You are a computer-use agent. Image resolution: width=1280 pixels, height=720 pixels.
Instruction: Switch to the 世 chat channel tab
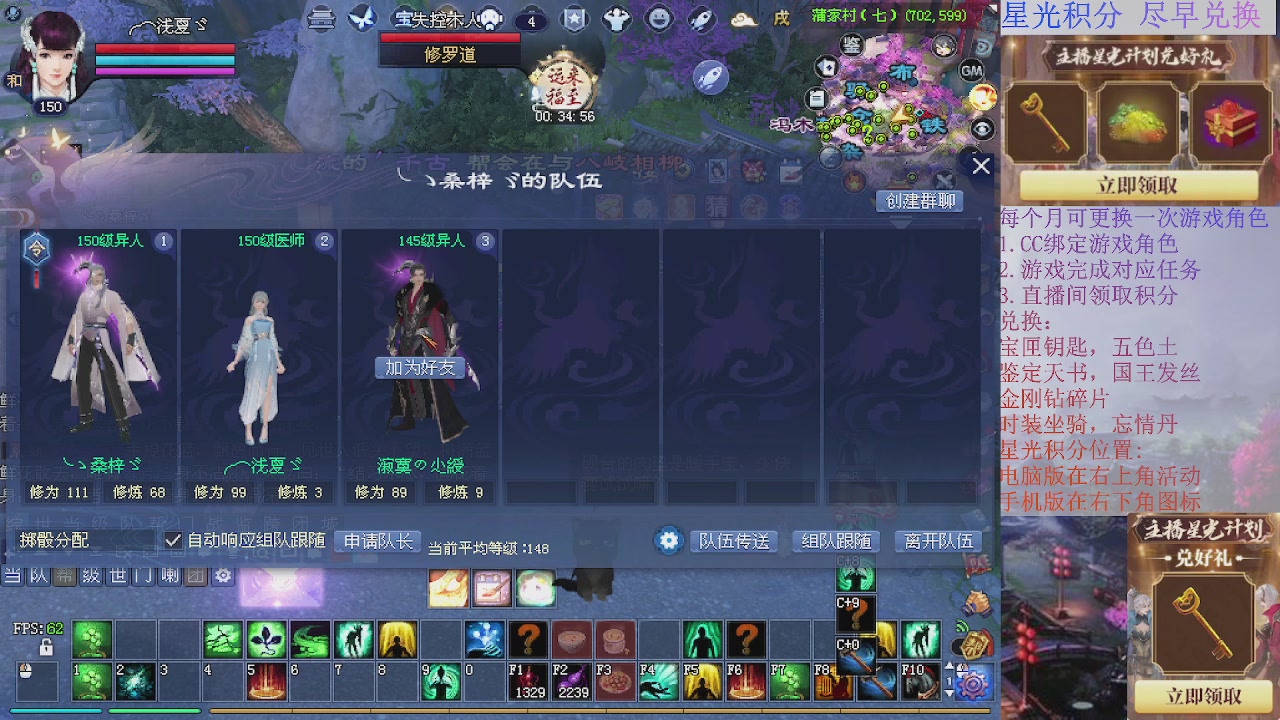pos(117,576)
